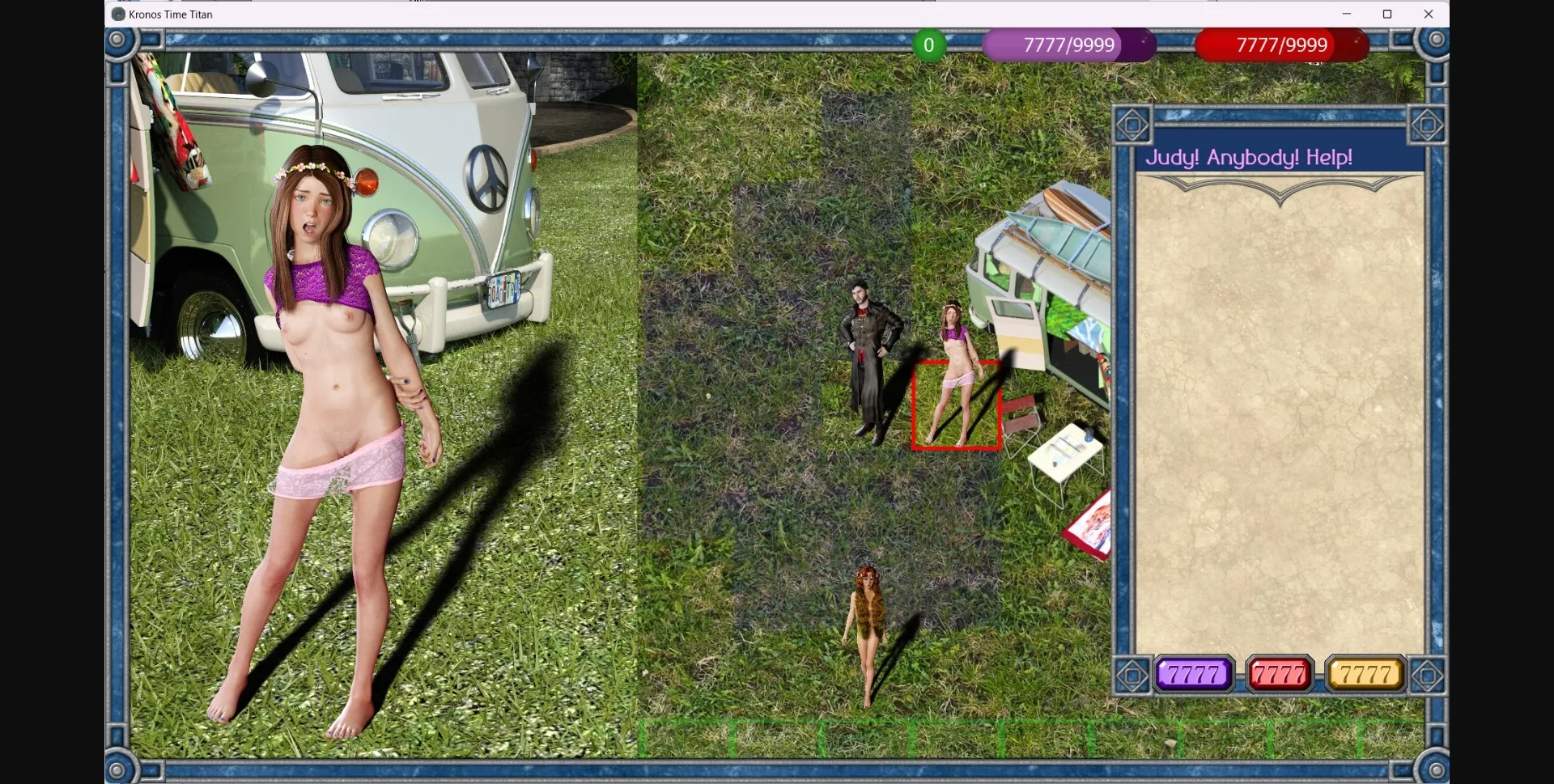Image resolution: width=1554 pixels, height=784 pixels.
Task: Click the Kronos Time Titan title bar icon
Action: coord(117,14)
